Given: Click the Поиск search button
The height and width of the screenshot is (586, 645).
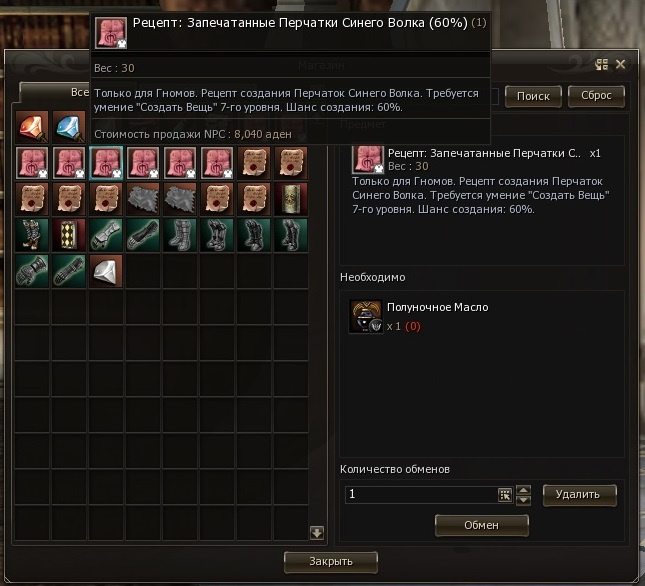Looking at the screenshot, I should click(x=533, y=96).
